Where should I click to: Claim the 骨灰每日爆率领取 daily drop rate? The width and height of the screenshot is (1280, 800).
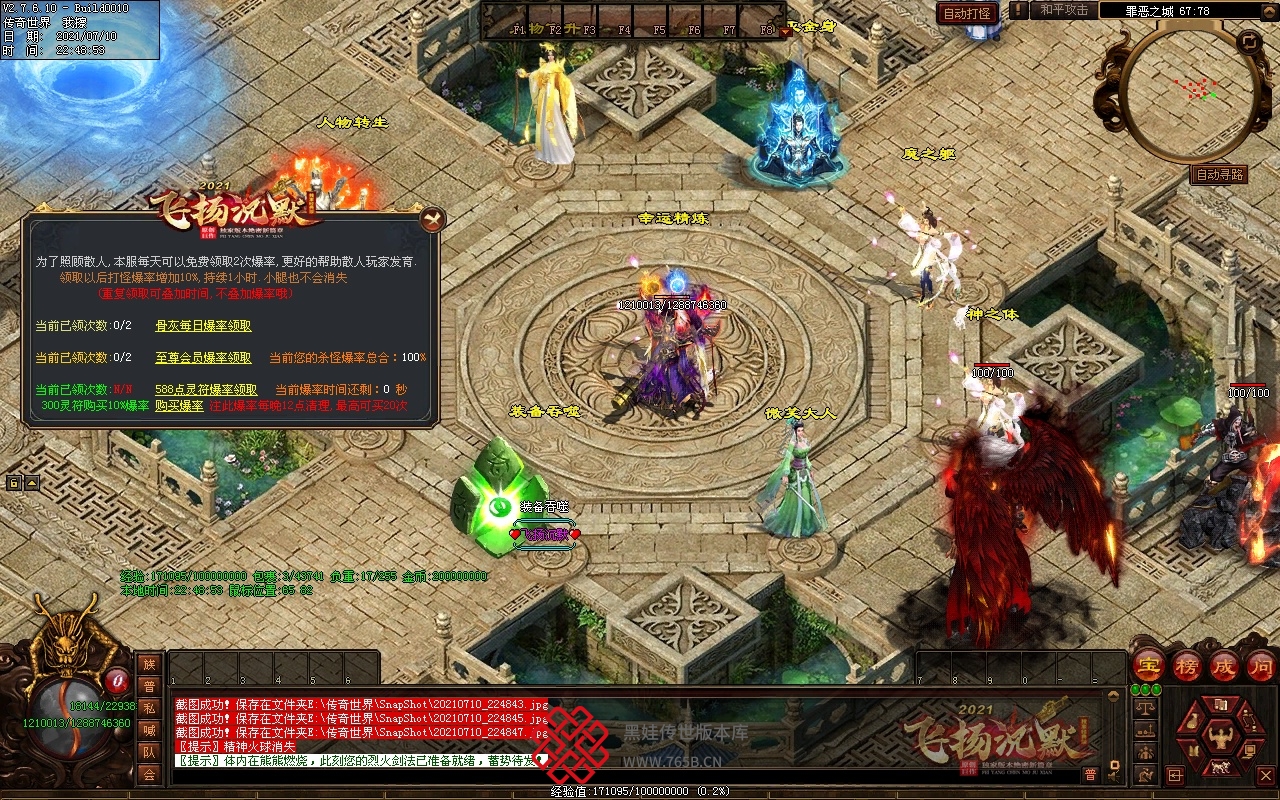203,326
